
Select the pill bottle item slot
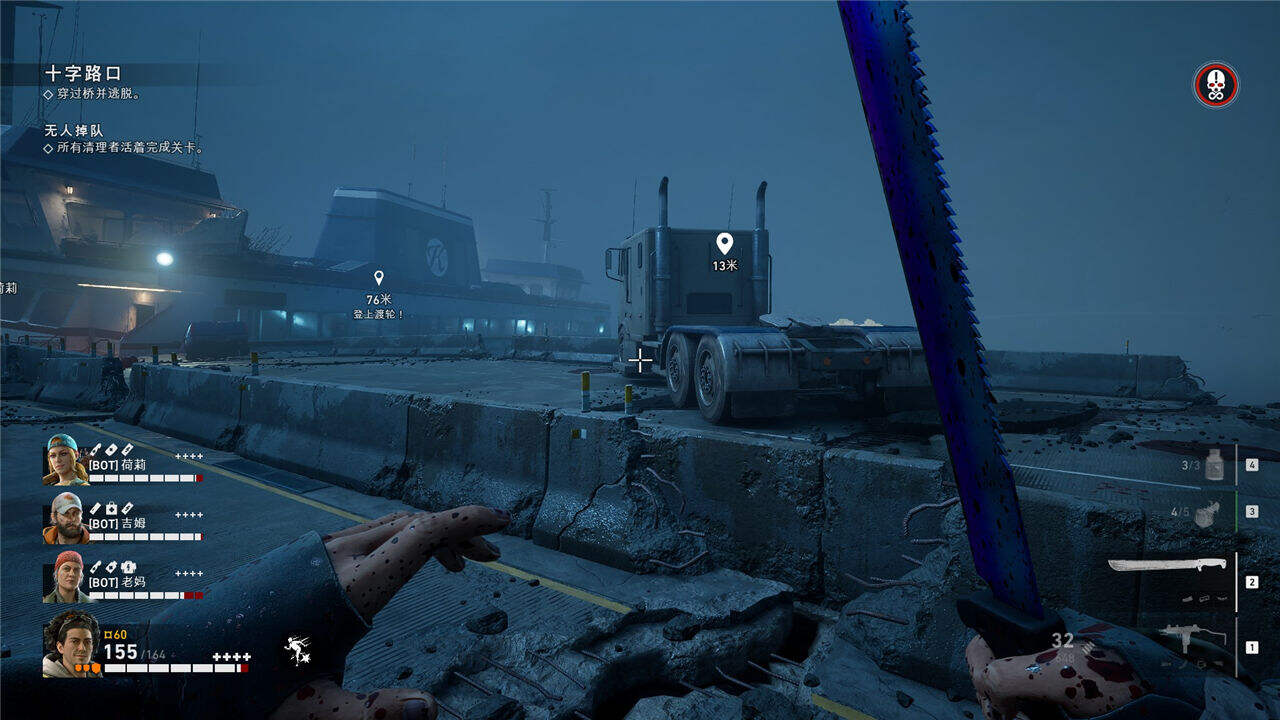[x=1213, y=465]
